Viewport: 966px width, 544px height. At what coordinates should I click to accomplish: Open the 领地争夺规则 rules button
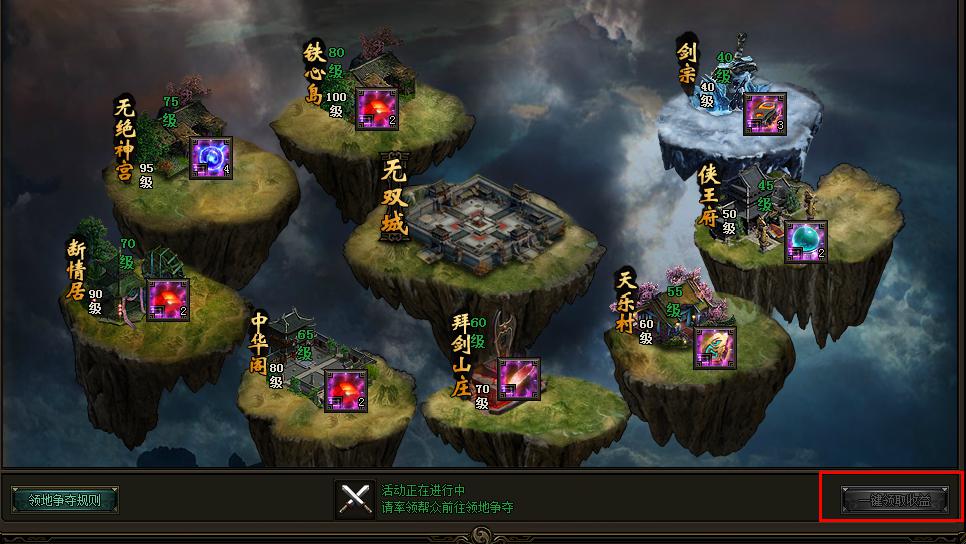[x=65, y=499]
